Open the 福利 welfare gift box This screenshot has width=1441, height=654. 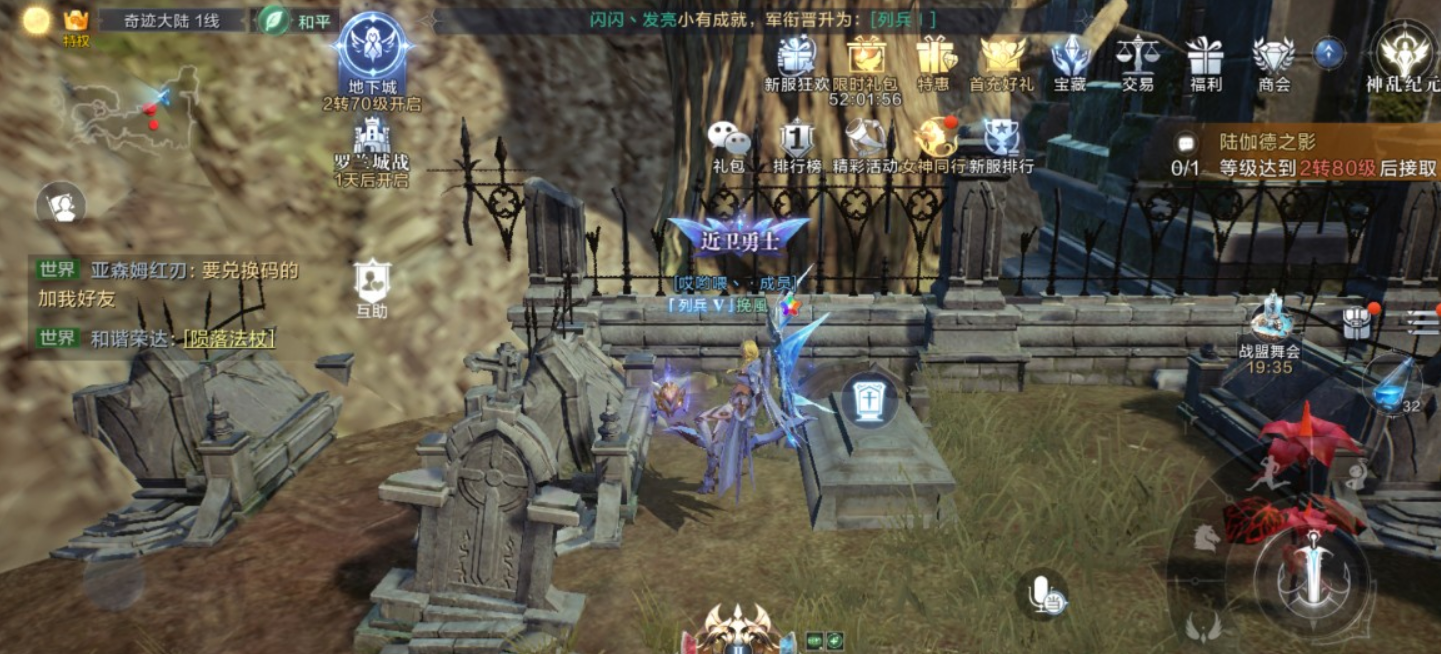point(1206,60)
